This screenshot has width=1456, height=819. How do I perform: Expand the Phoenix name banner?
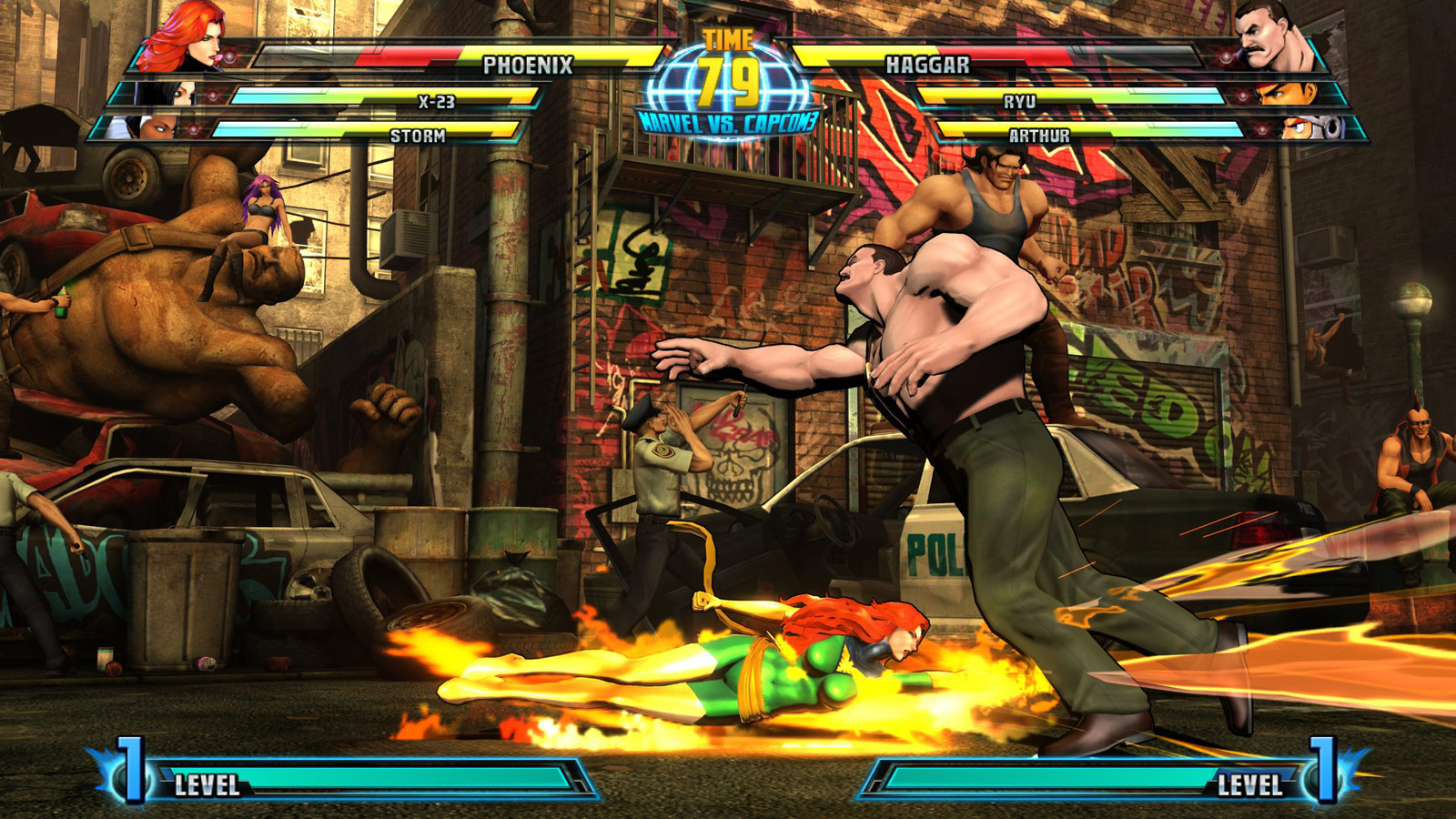coord(526,64)
